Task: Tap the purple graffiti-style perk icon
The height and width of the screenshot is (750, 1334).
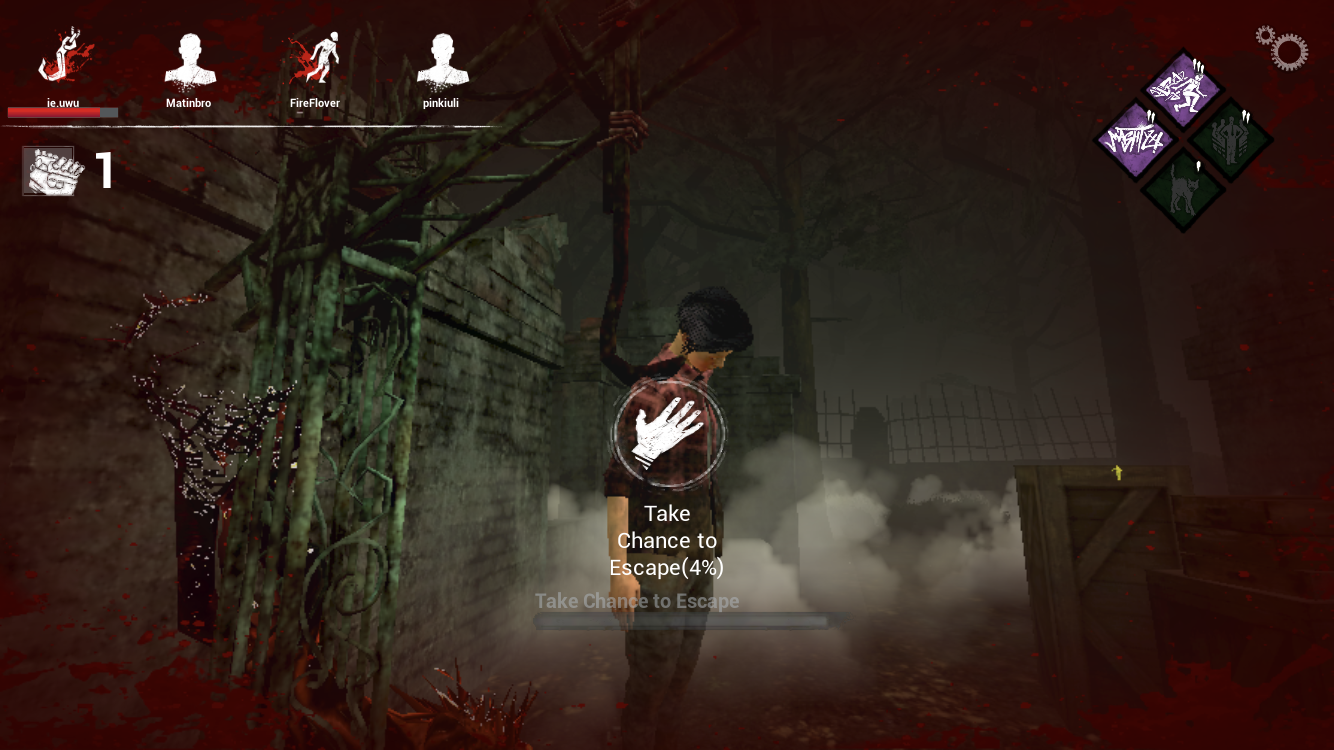Action: pyautogui.click(x=1135, y=140)
